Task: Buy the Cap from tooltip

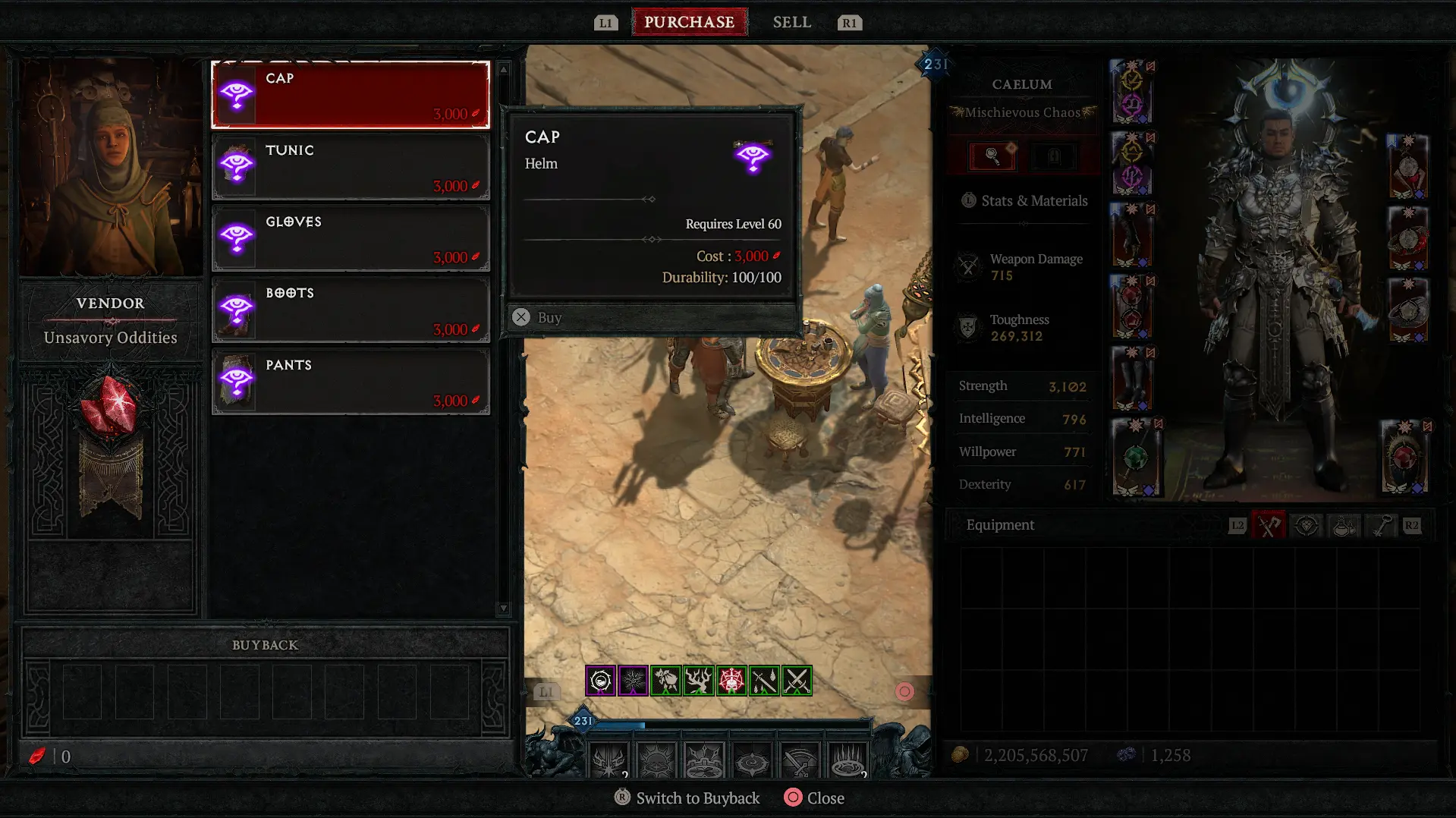Action: click(x=540, y=317)
